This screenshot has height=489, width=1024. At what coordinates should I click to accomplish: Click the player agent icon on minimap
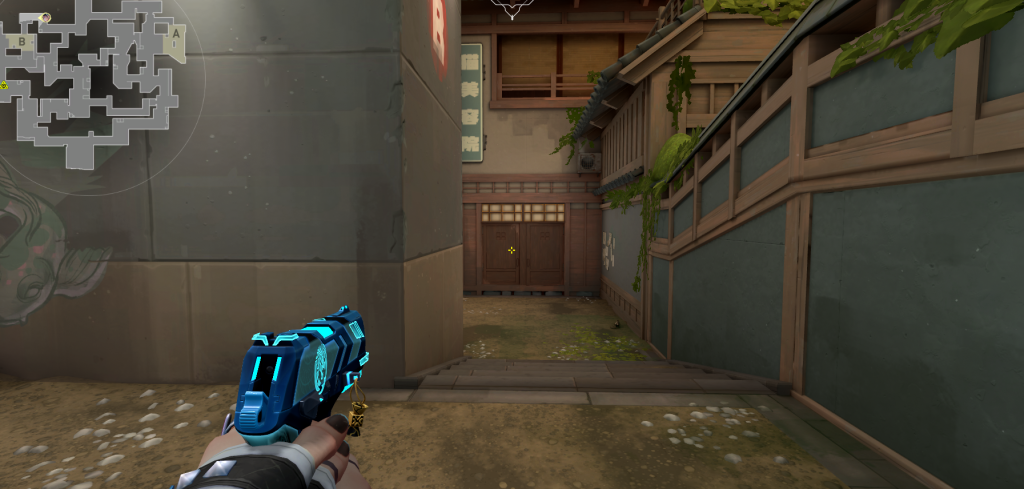(x=45, y=17)
